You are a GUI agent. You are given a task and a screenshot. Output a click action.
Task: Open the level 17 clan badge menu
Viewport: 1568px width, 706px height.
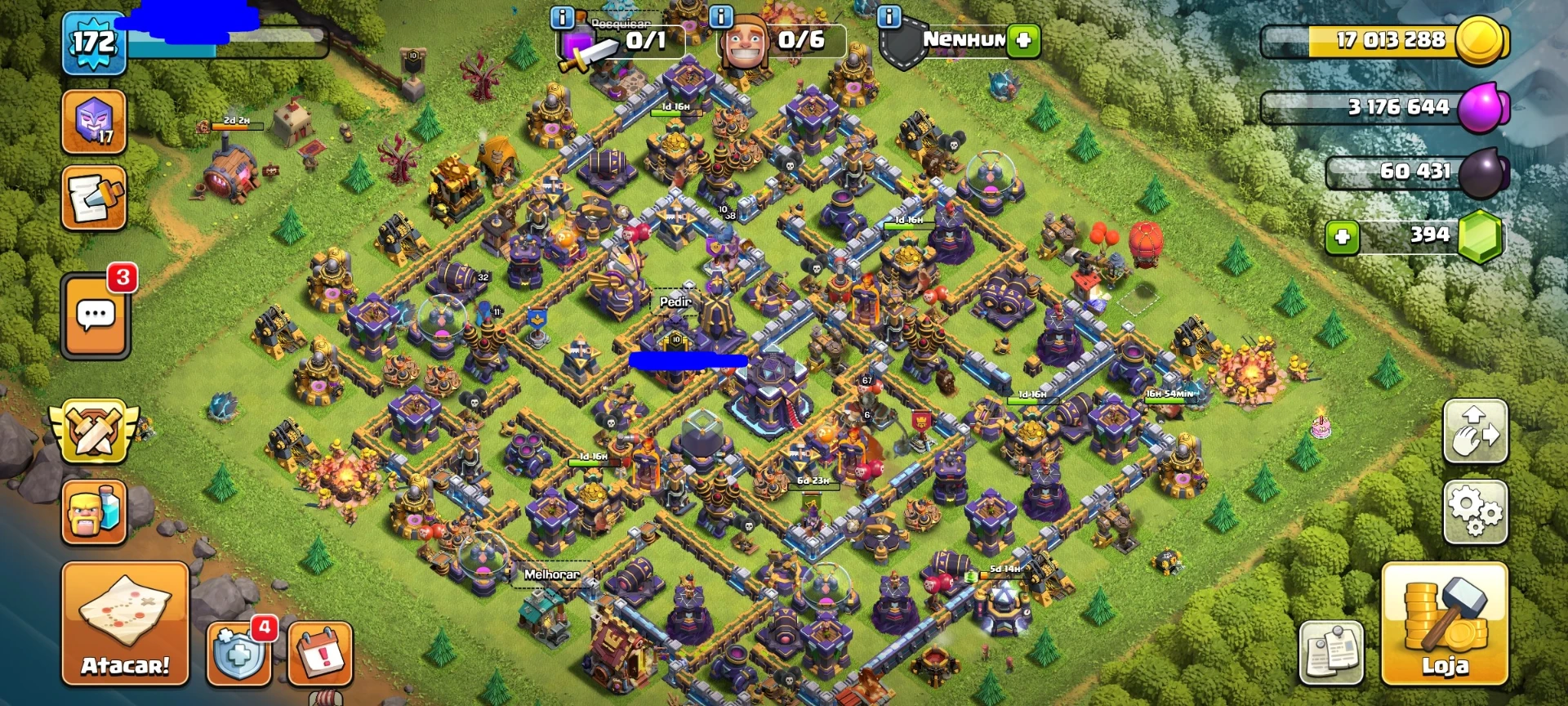[x=94, y=123]
